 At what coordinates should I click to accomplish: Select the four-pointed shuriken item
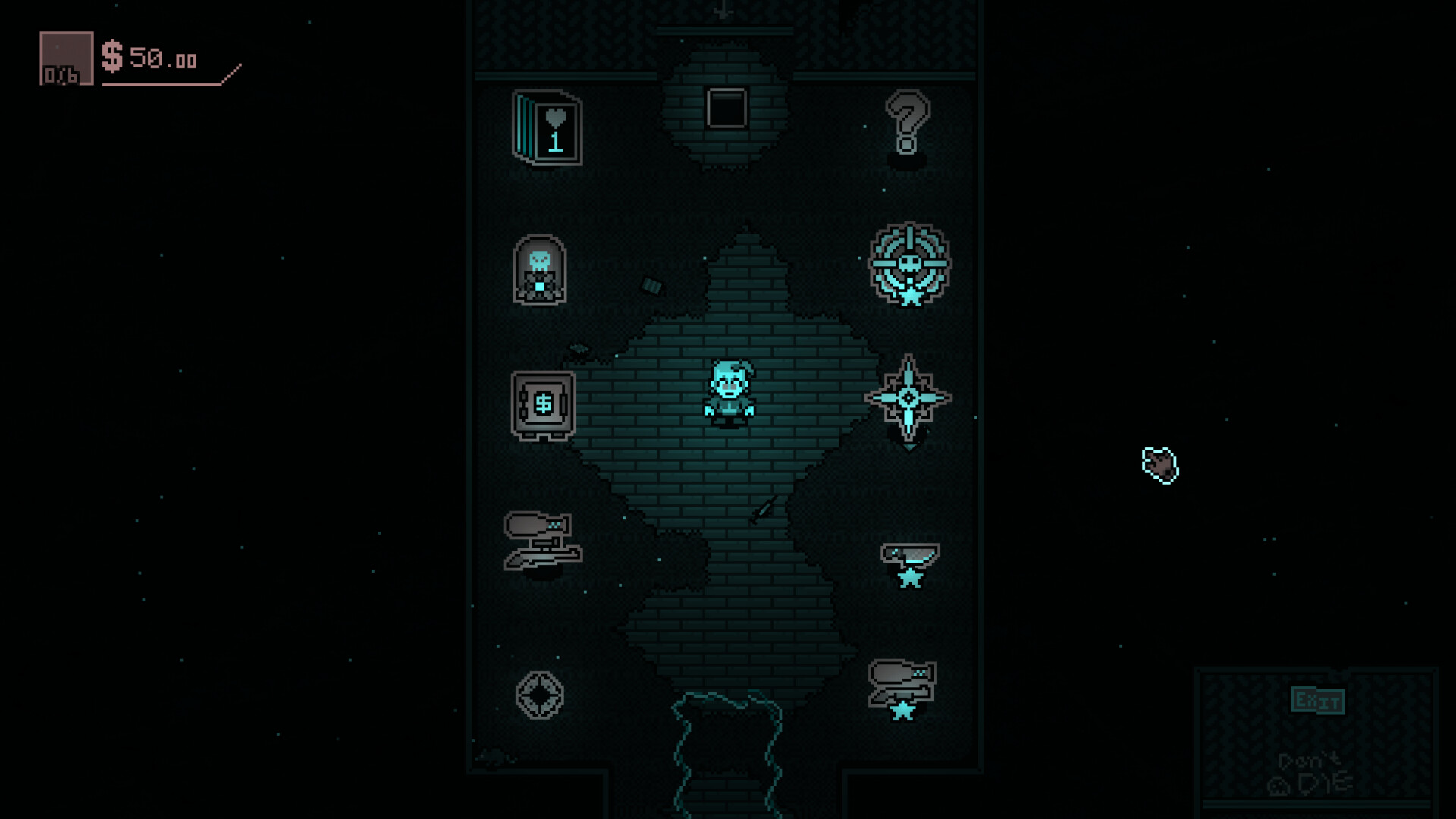click(908, 398)
